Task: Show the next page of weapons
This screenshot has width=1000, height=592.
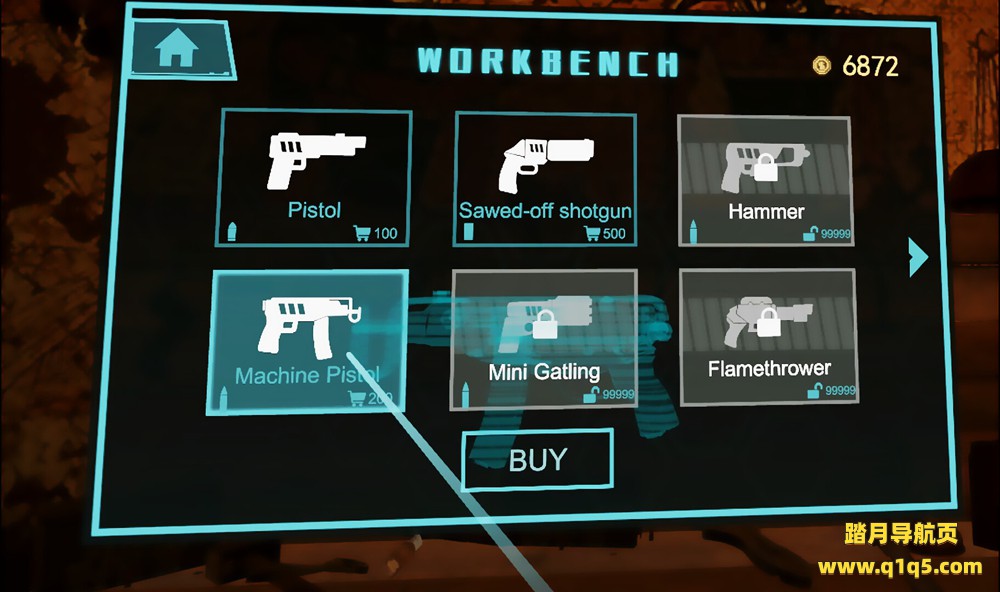Action: [918, 257]
